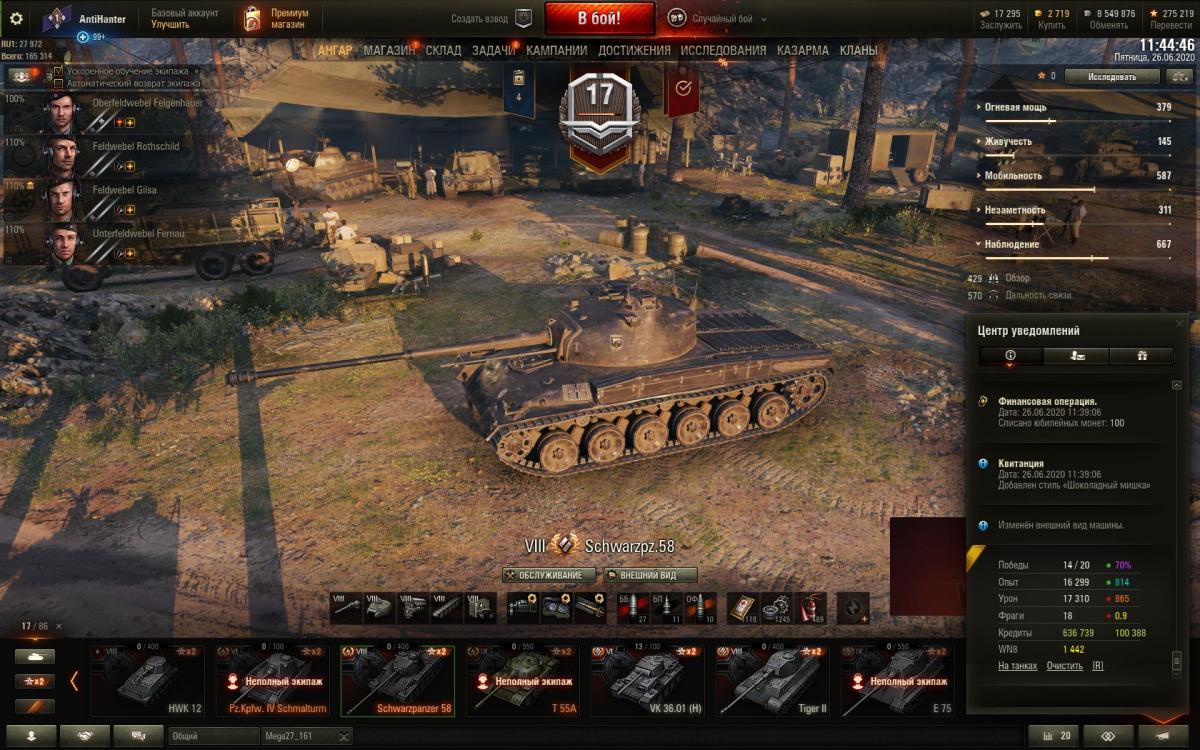The height and width of the screenshot is (750, 1200).
Task: Choose the HWK 12 tank card
Action: pos(148,681)
